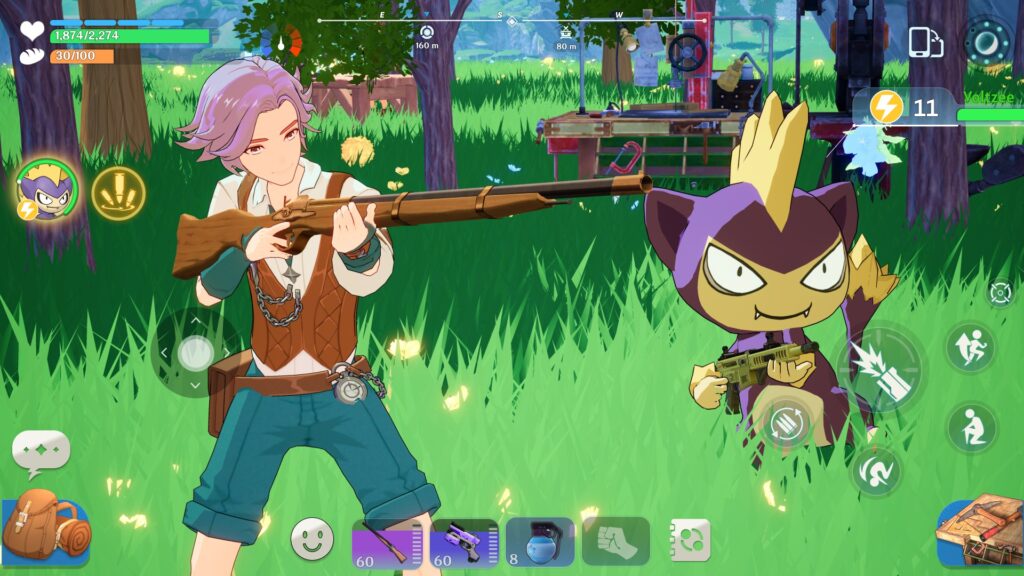Select the musket rifle weapon slot
The height and width of the screenshot is (576, 1024).
(x=386, y=543)
